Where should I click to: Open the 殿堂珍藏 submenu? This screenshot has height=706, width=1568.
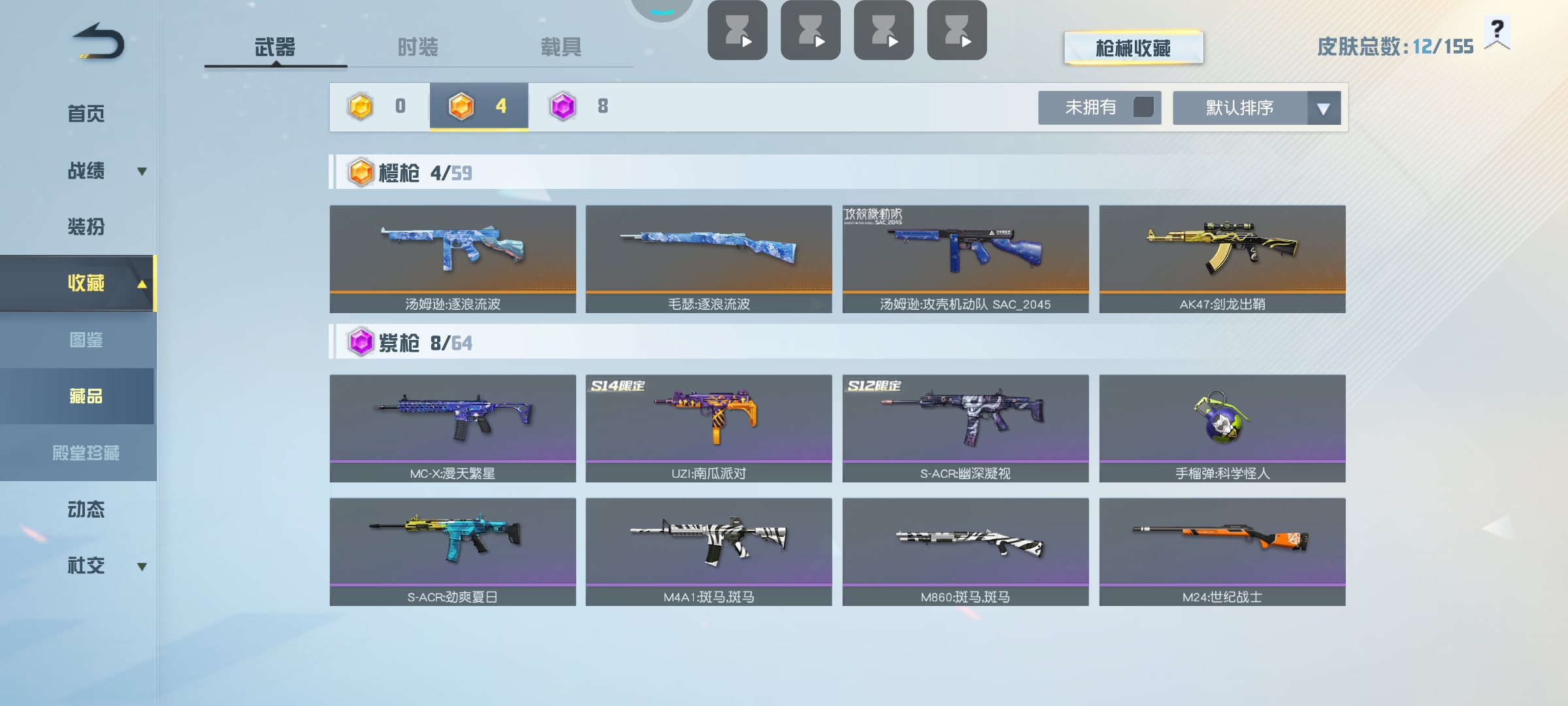point(86,453)
